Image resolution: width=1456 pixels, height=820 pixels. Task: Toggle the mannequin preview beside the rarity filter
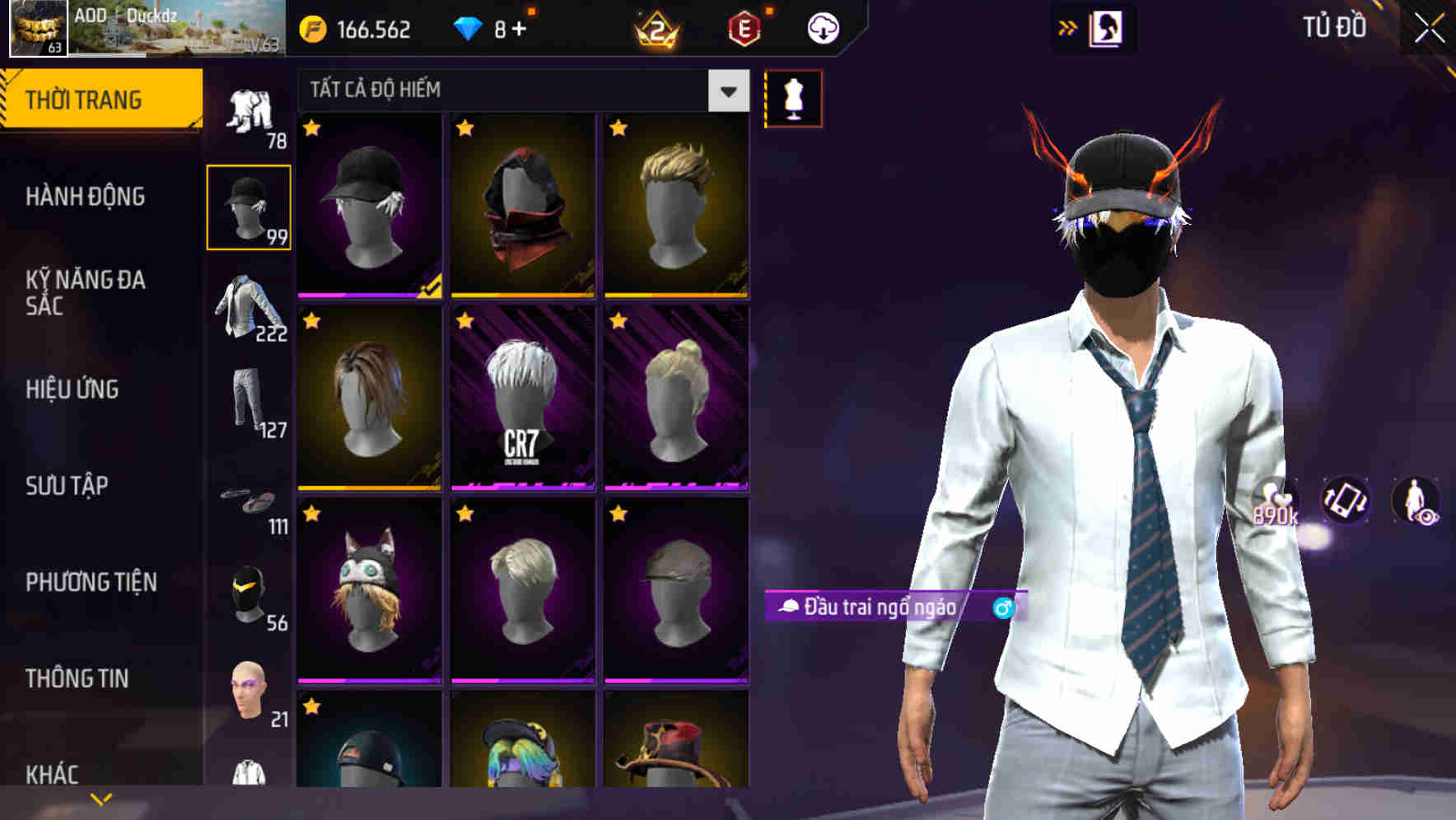pyautogui.click(x=793, y=98)
